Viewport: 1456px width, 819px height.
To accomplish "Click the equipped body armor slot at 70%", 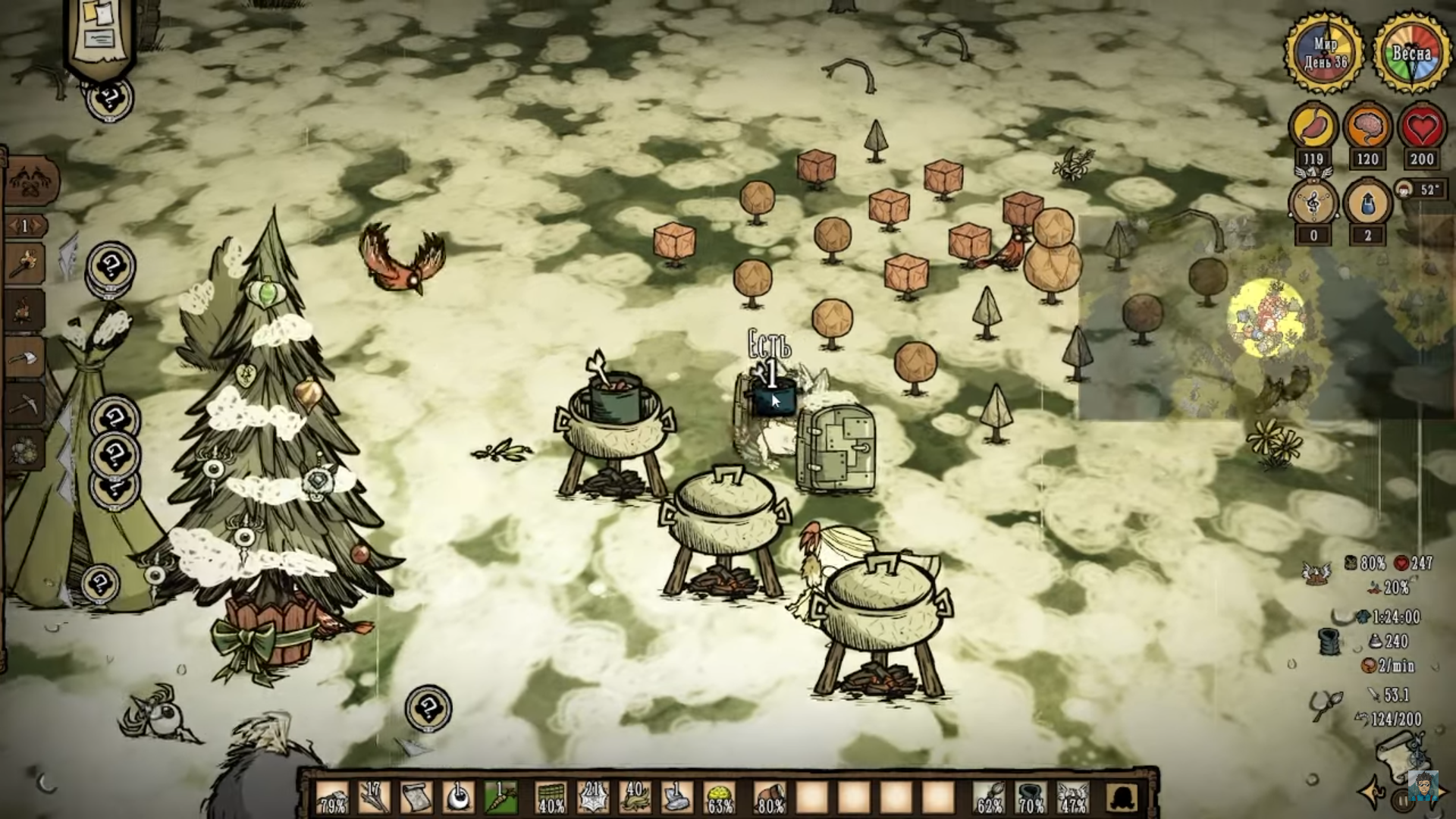I will click(x=1031, y=797).
